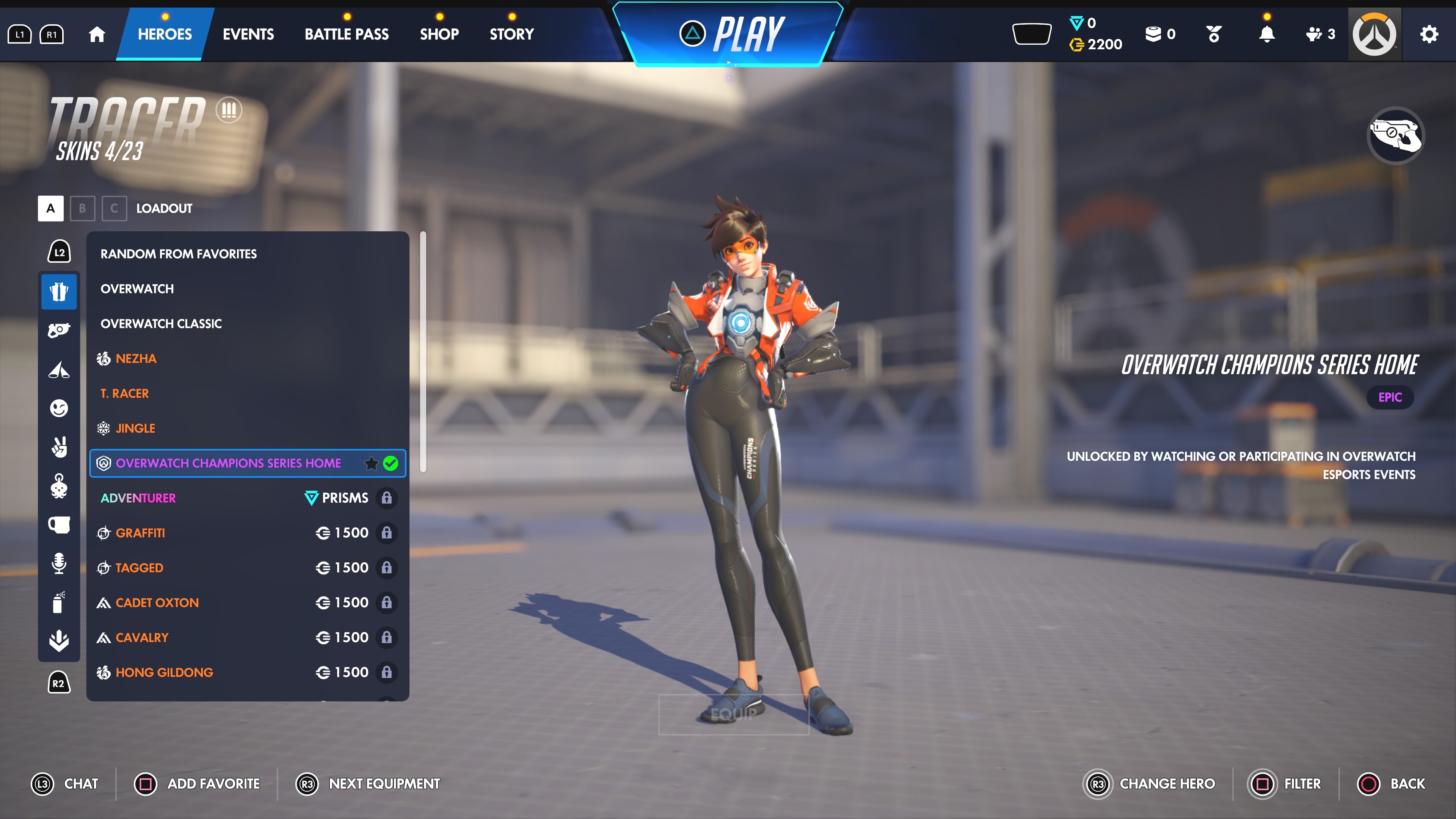1456x819 pixels.
Task: Open the social friends group icon
Action: pyautogui.click(x=1320, y=35)
